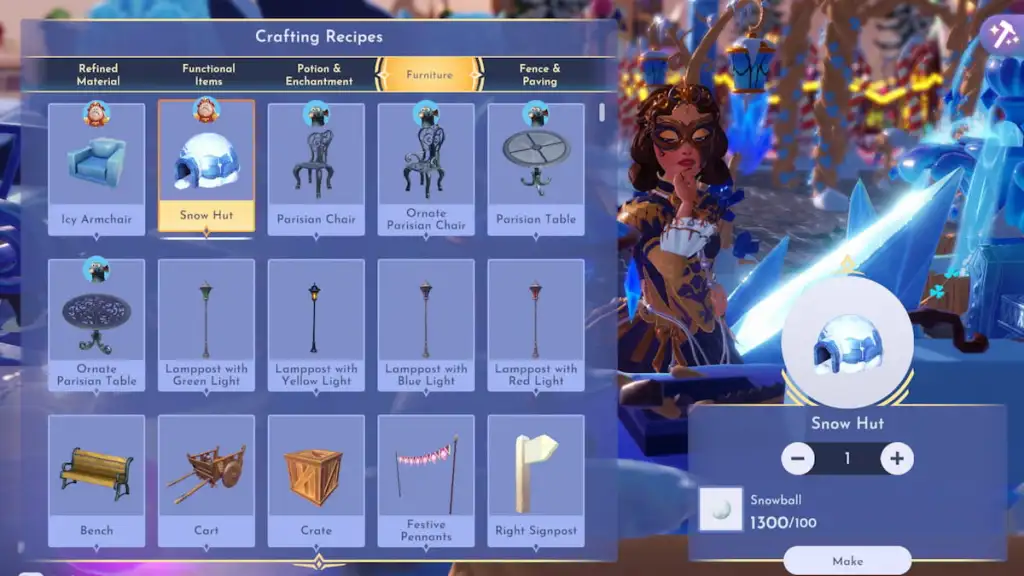Image resolution: width=1024 pixels, height=576 pixels.
Task: Pick the Festive Pennants recipe
Action: point(426,480)
